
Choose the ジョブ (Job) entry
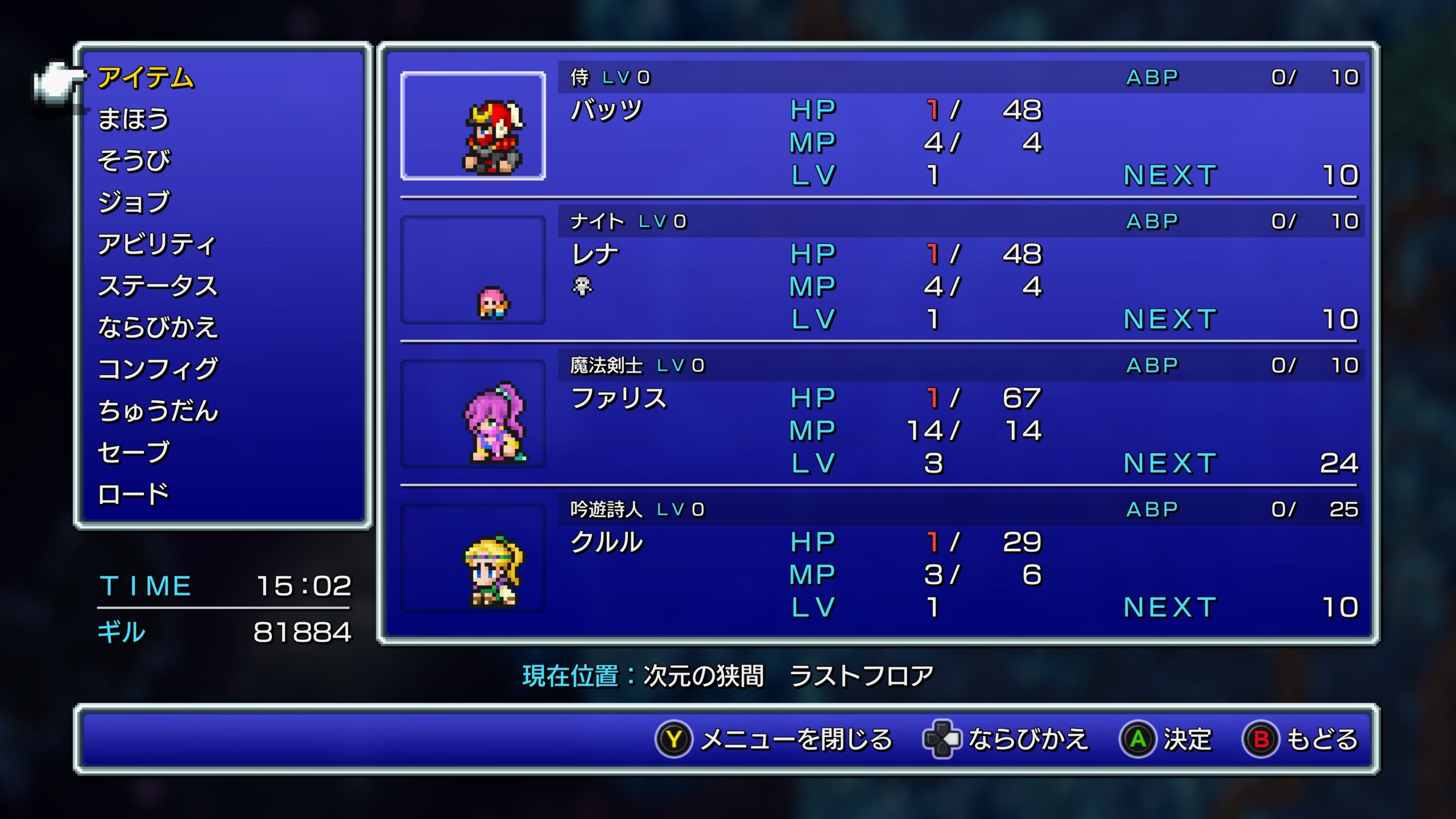pos(134,202)
